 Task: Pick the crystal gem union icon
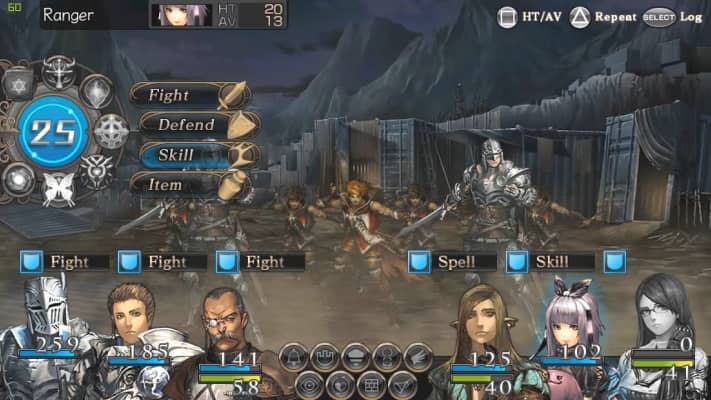(96, 92)
